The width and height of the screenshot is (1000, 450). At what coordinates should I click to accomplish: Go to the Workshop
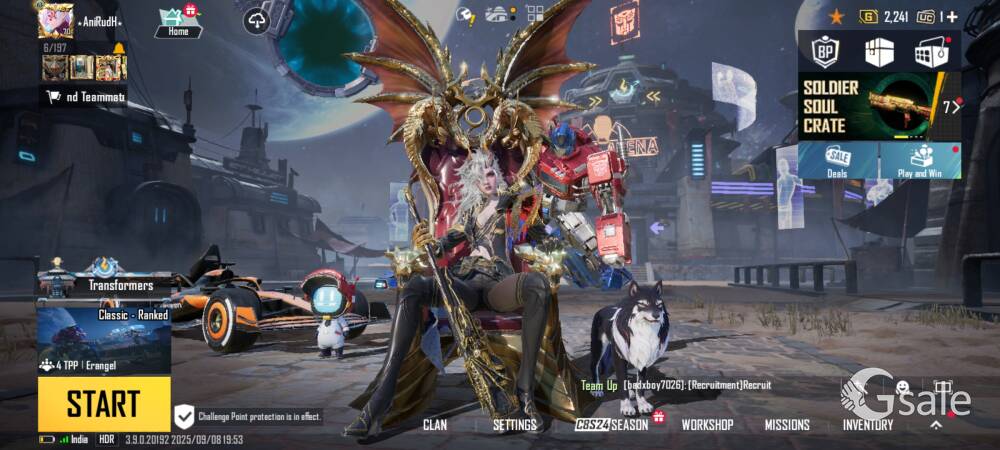click(x=707, y=424)
